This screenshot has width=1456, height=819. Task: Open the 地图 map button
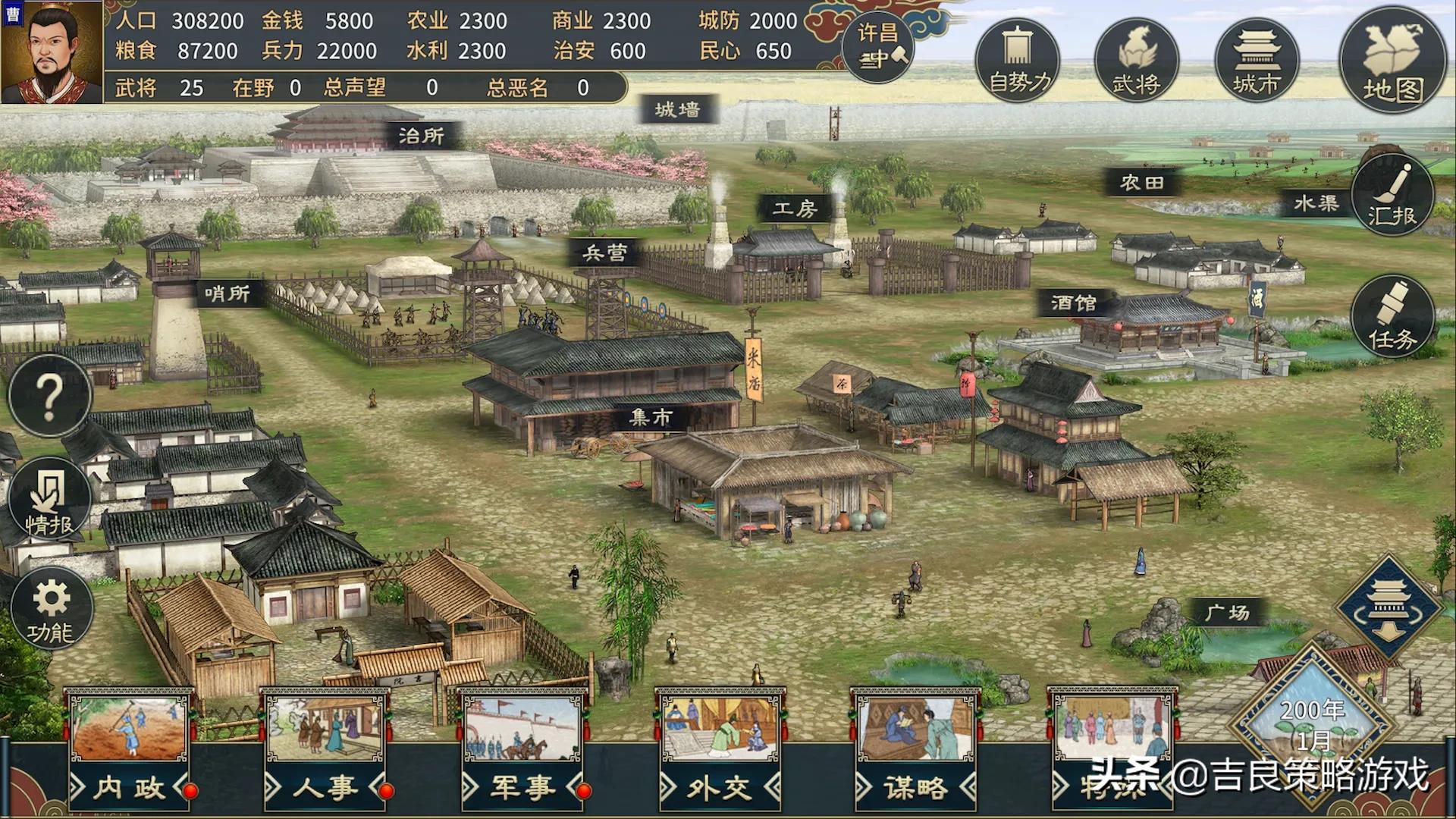tap(1392, 61)
